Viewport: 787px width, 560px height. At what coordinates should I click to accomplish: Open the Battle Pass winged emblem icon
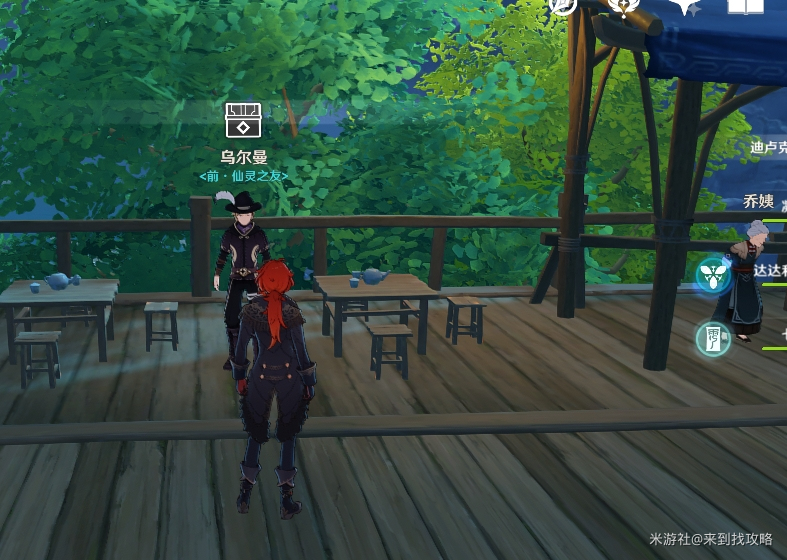tap(624, 6)
